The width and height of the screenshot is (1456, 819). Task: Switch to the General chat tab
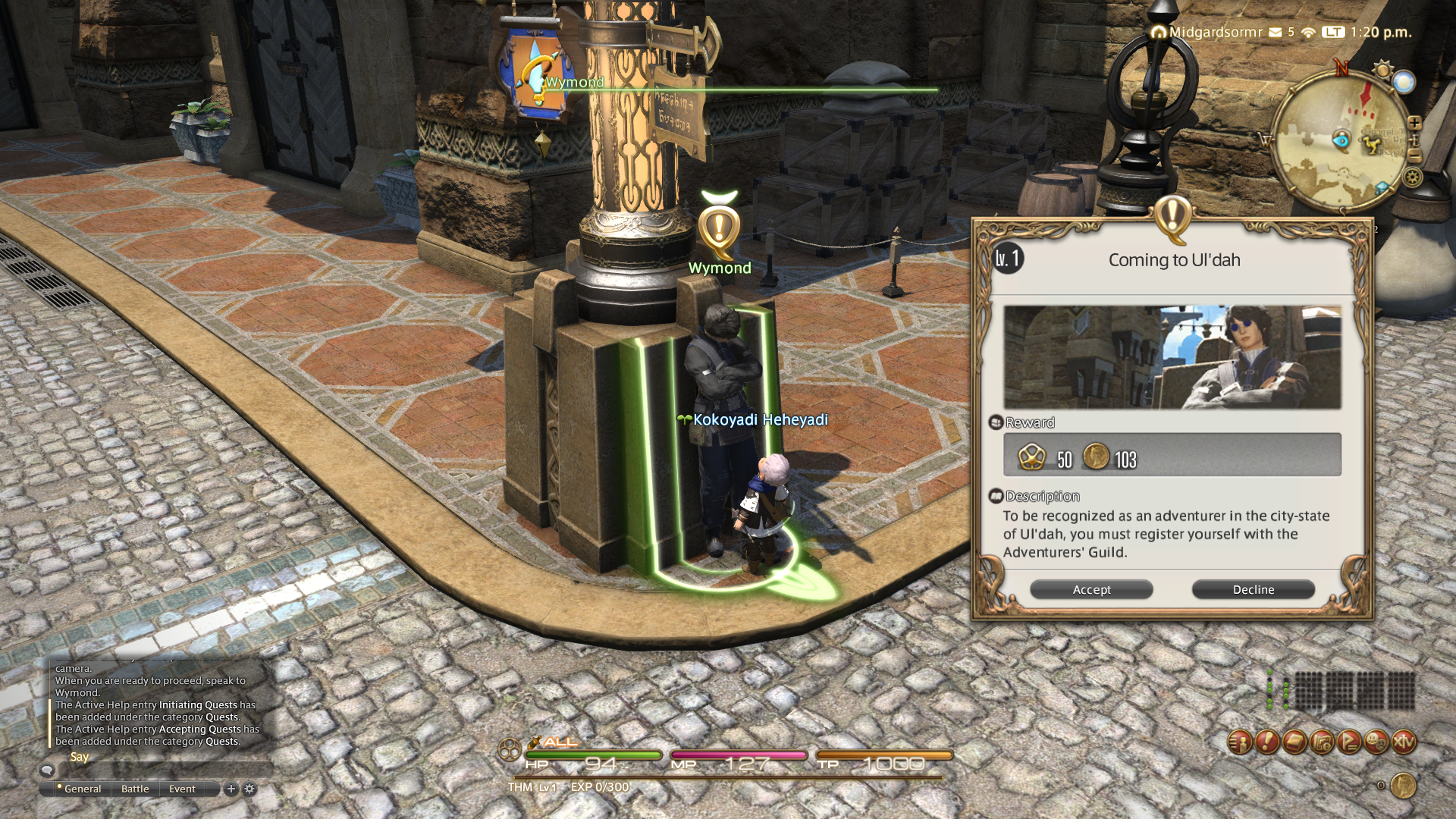[x=82, y=789]
